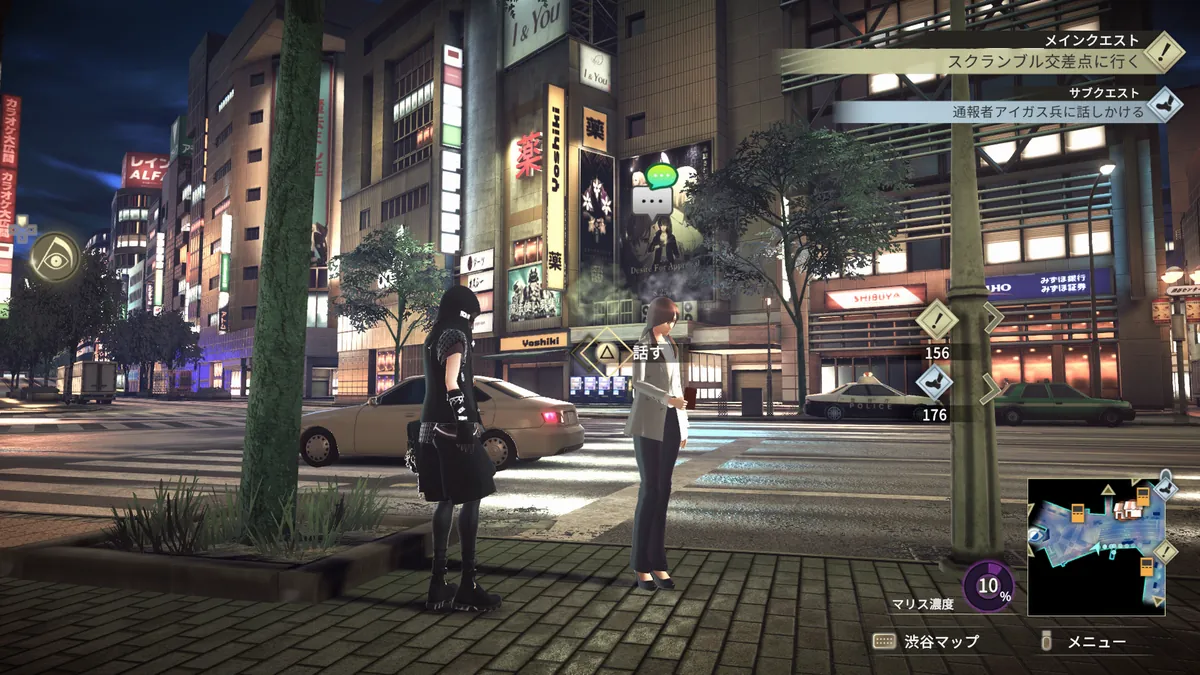Open the Shibuya minimap

tap(1096, 546)
